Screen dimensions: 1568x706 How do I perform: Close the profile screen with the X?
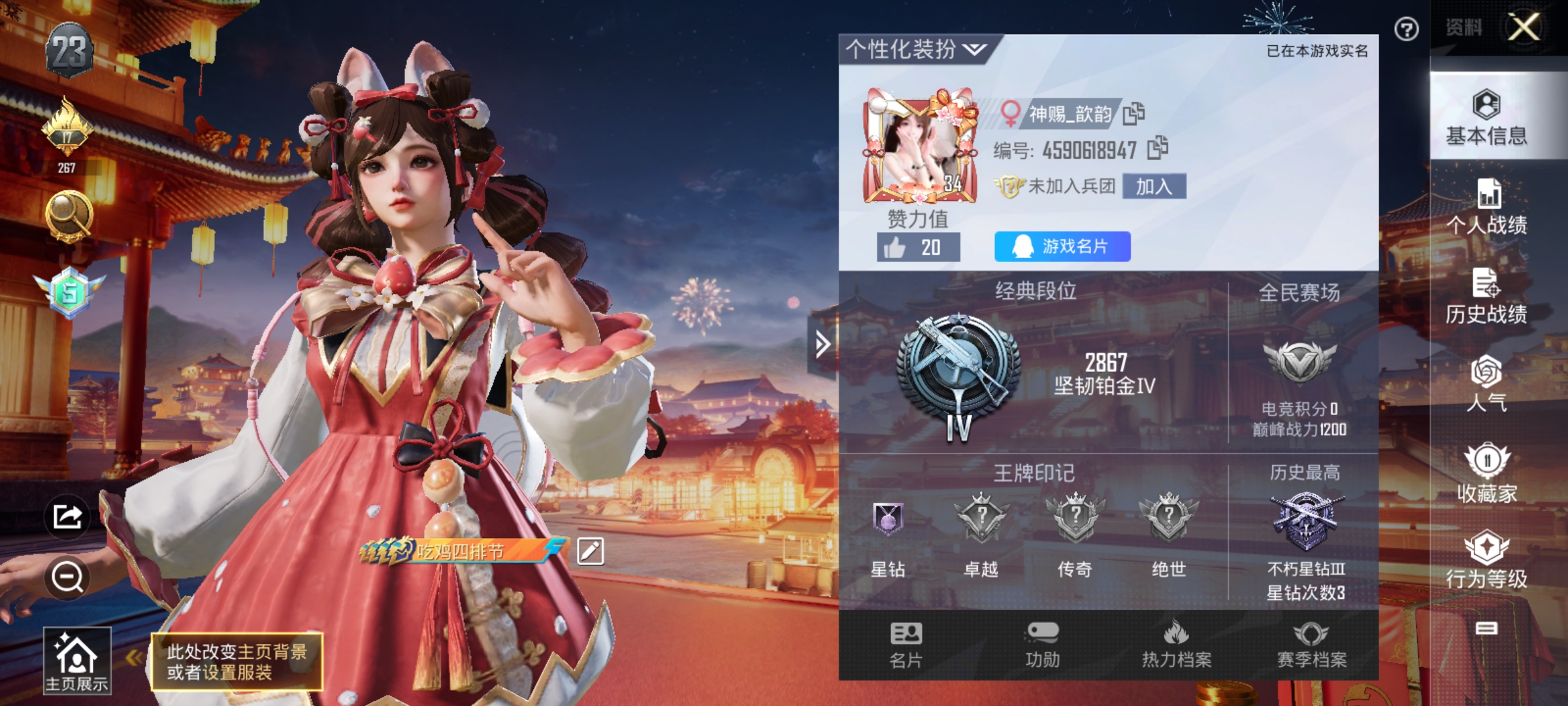[x=1524, y=27]
